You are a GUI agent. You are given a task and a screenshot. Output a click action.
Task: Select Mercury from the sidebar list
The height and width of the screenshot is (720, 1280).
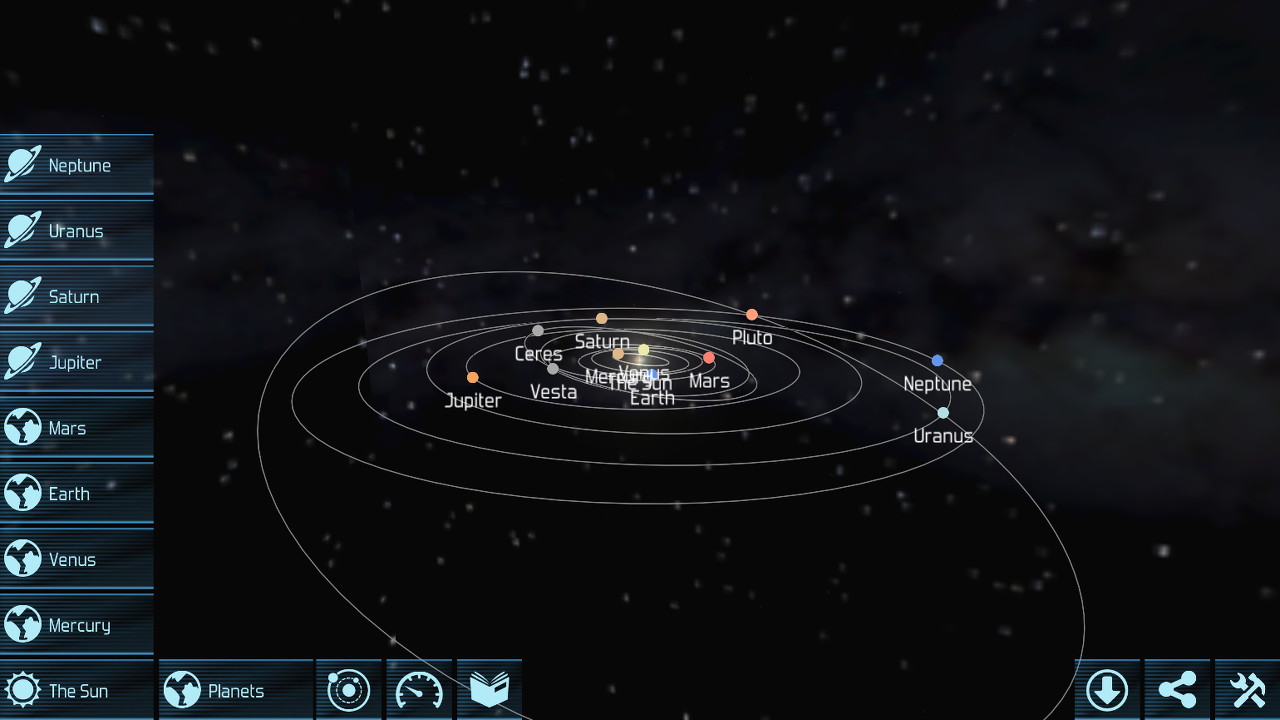pyautogui.click(x=75, y=624)
